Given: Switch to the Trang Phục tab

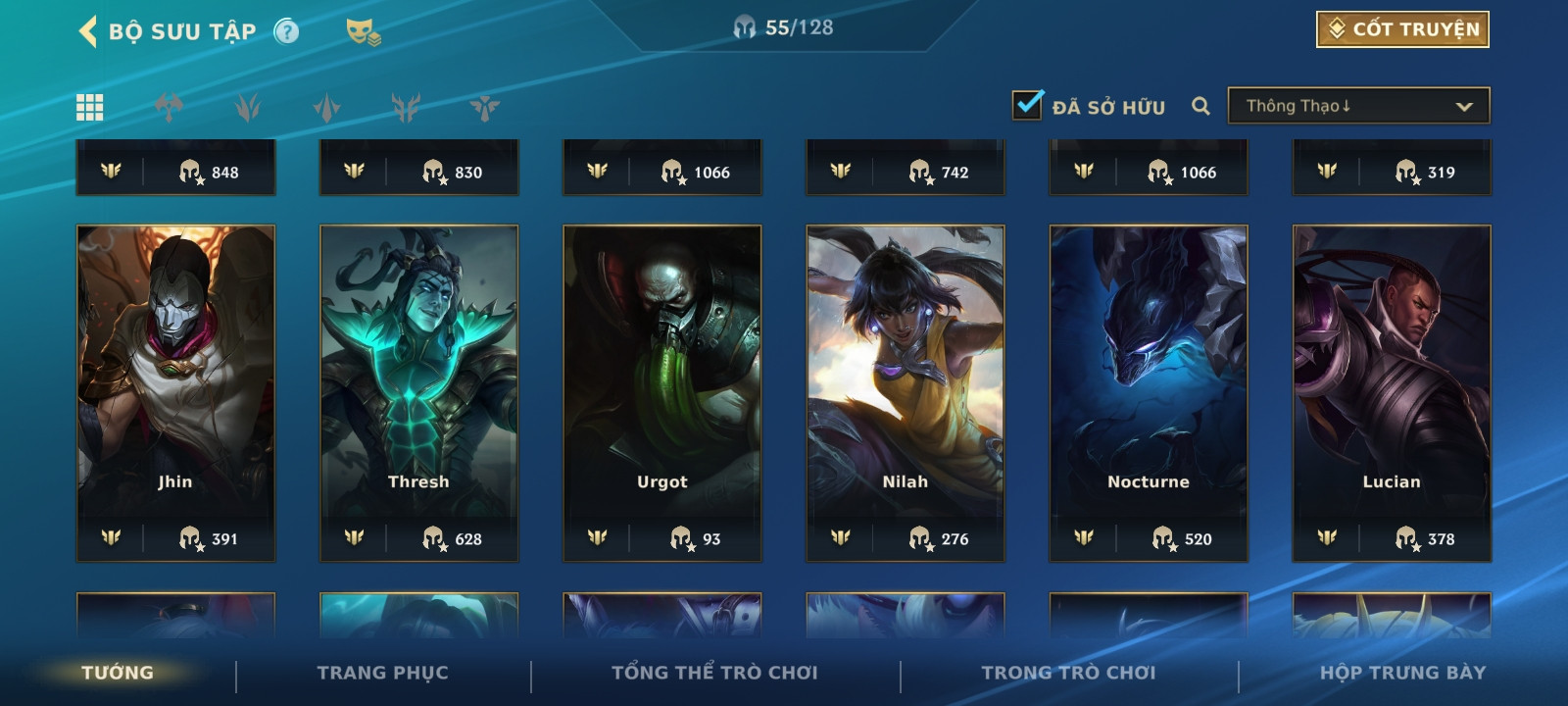Looking at the screenshot, I should (382, 673).
